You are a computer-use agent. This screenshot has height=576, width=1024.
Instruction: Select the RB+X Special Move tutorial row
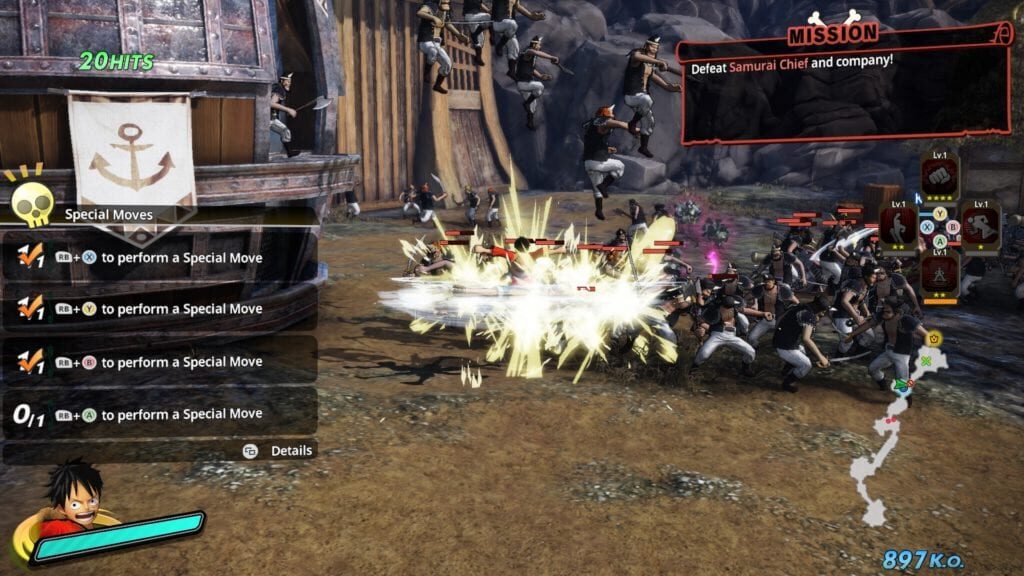pos(160,257)
